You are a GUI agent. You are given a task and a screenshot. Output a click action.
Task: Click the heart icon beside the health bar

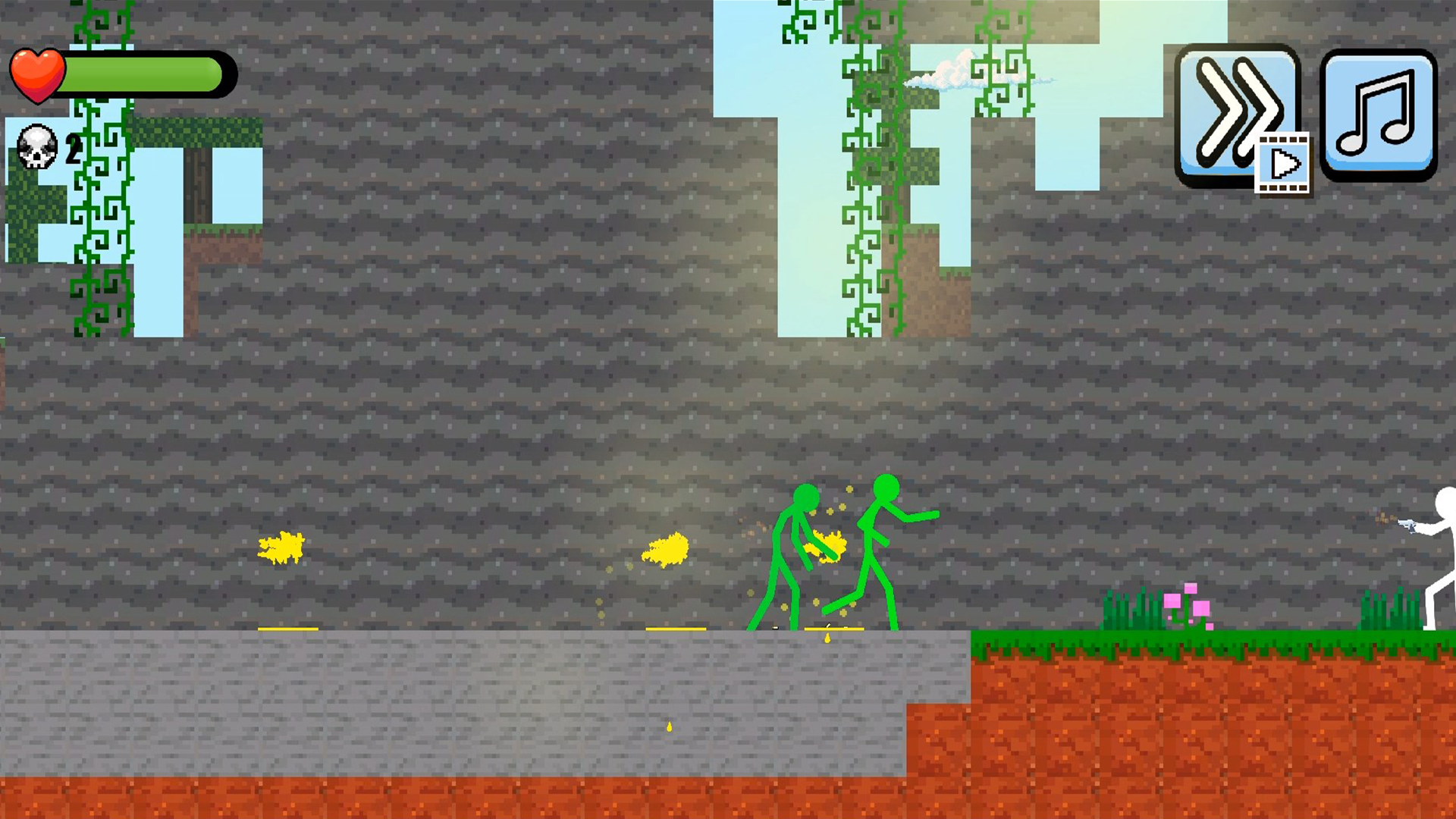pos(39,72)
